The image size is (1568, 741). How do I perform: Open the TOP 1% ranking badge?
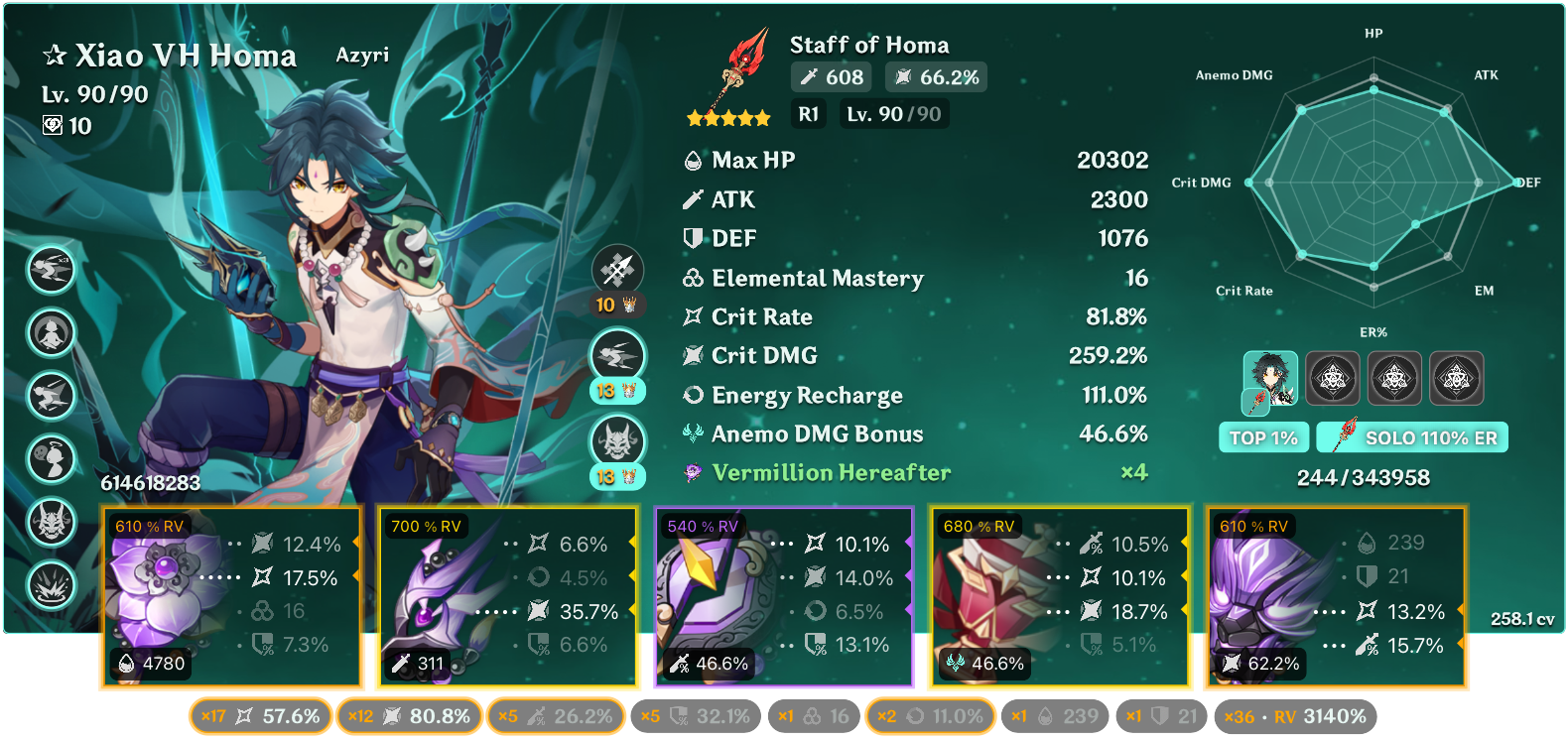(x=1263, y=437)
